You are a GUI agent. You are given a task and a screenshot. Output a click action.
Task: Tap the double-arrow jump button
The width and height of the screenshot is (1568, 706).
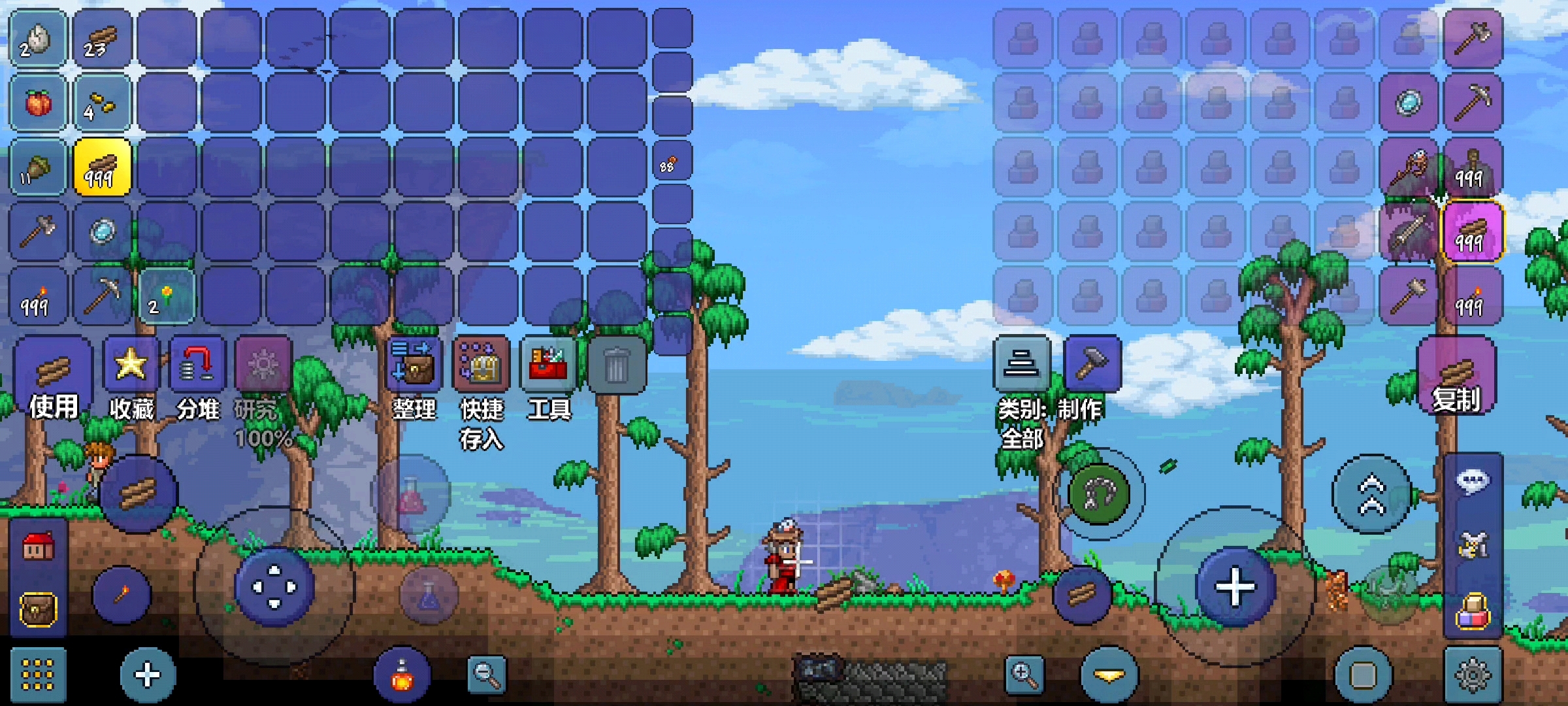[x=1371, y=494]
